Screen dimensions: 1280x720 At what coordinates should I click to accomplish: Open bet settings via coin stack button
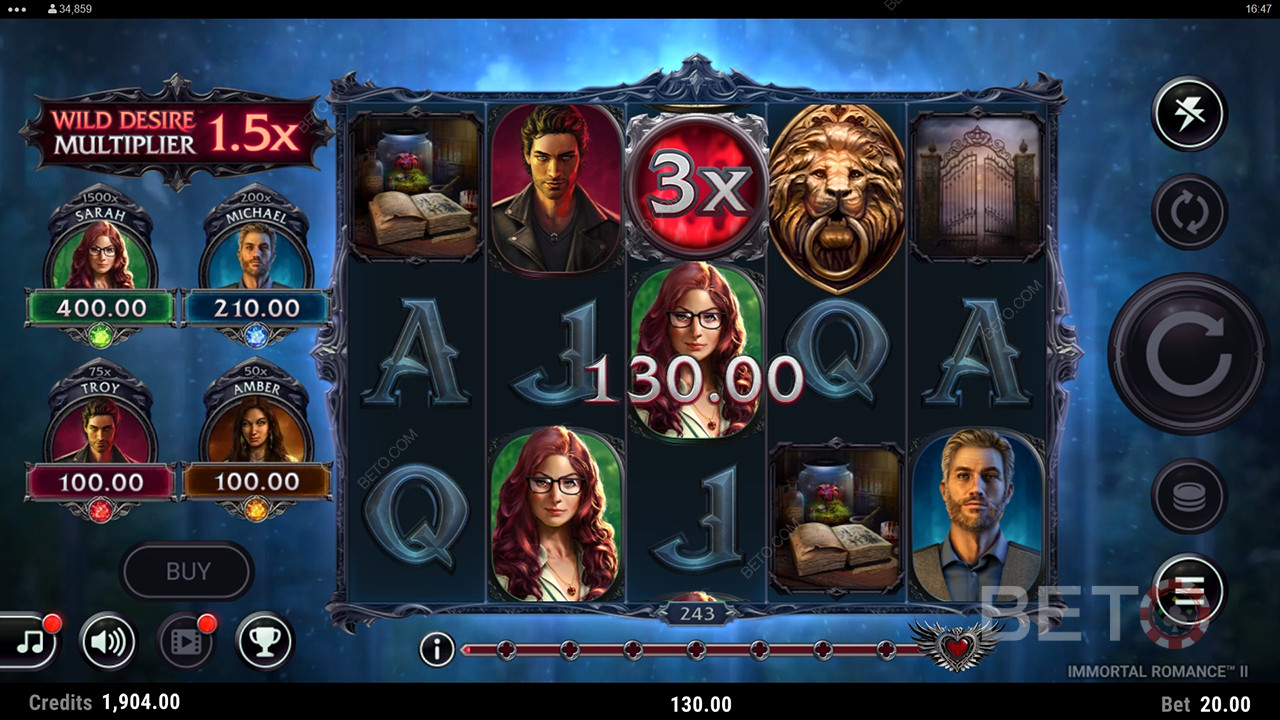click(1188, 495)
